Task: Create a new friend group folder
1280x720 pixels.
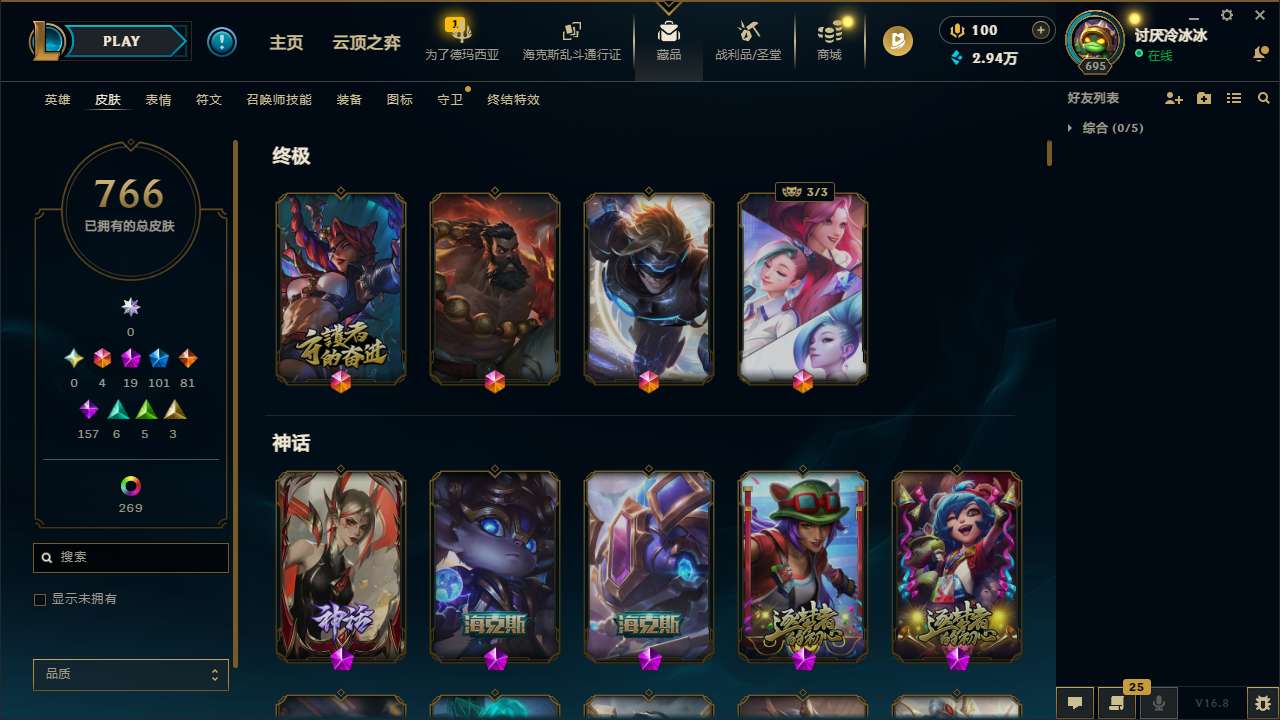Action: pos(1204,98)
